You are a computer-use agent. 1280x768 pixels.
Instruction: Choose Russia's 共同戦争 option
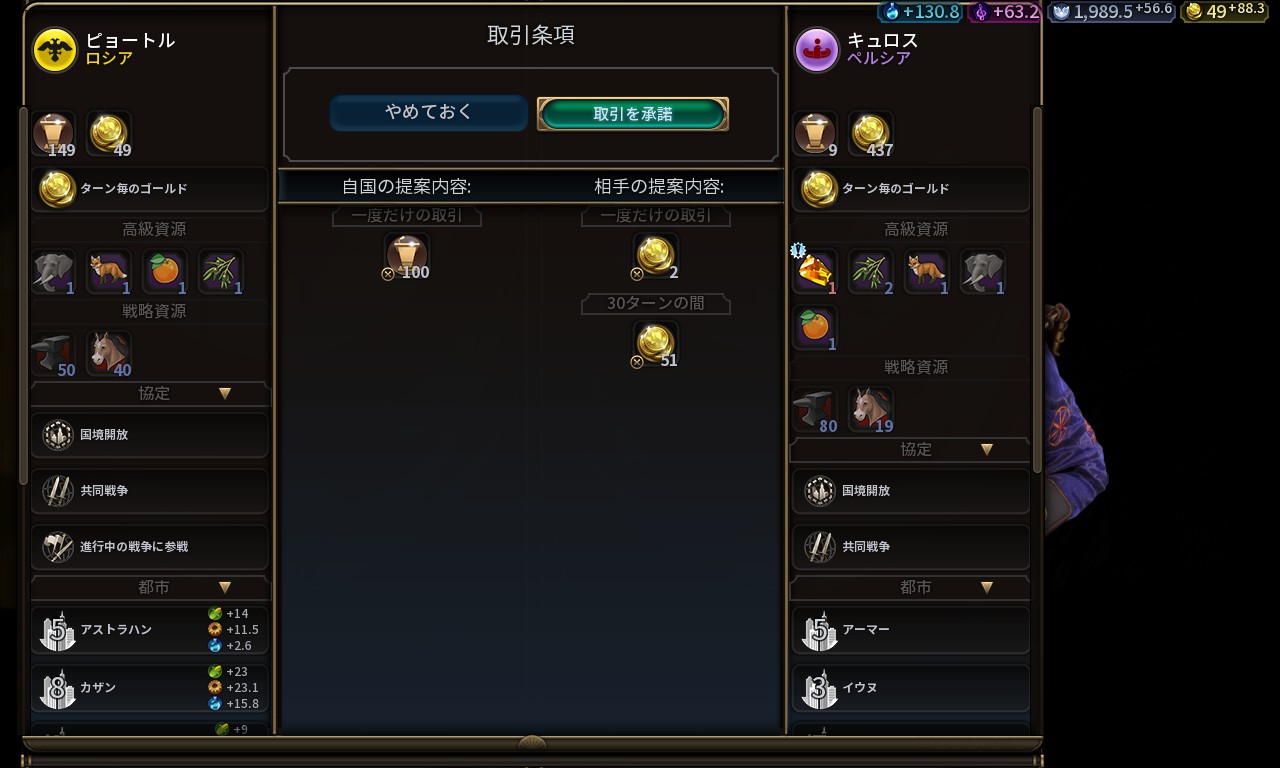[x=150, y=491]
